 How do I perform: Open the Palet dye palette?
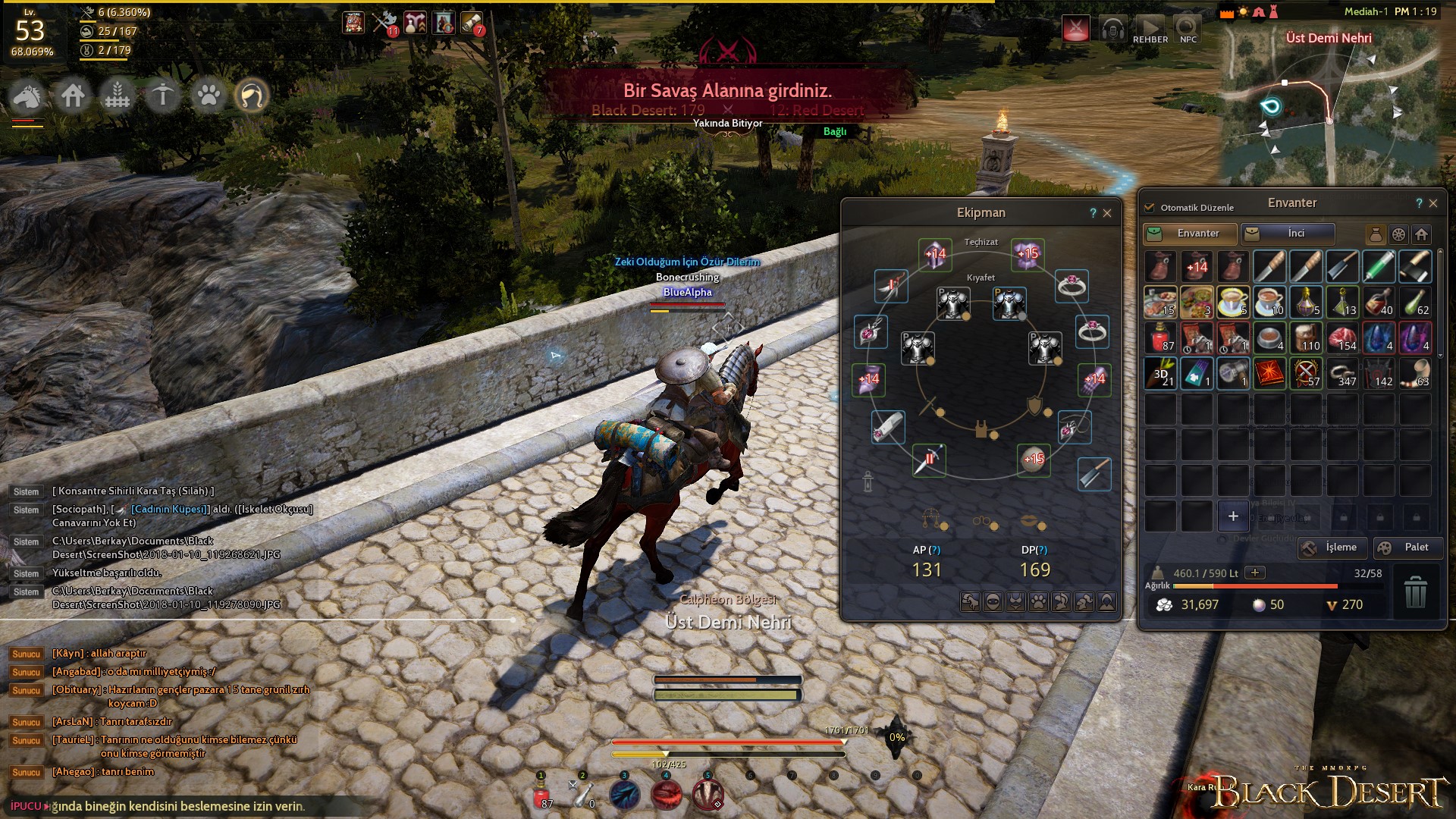pos(1407,548)
